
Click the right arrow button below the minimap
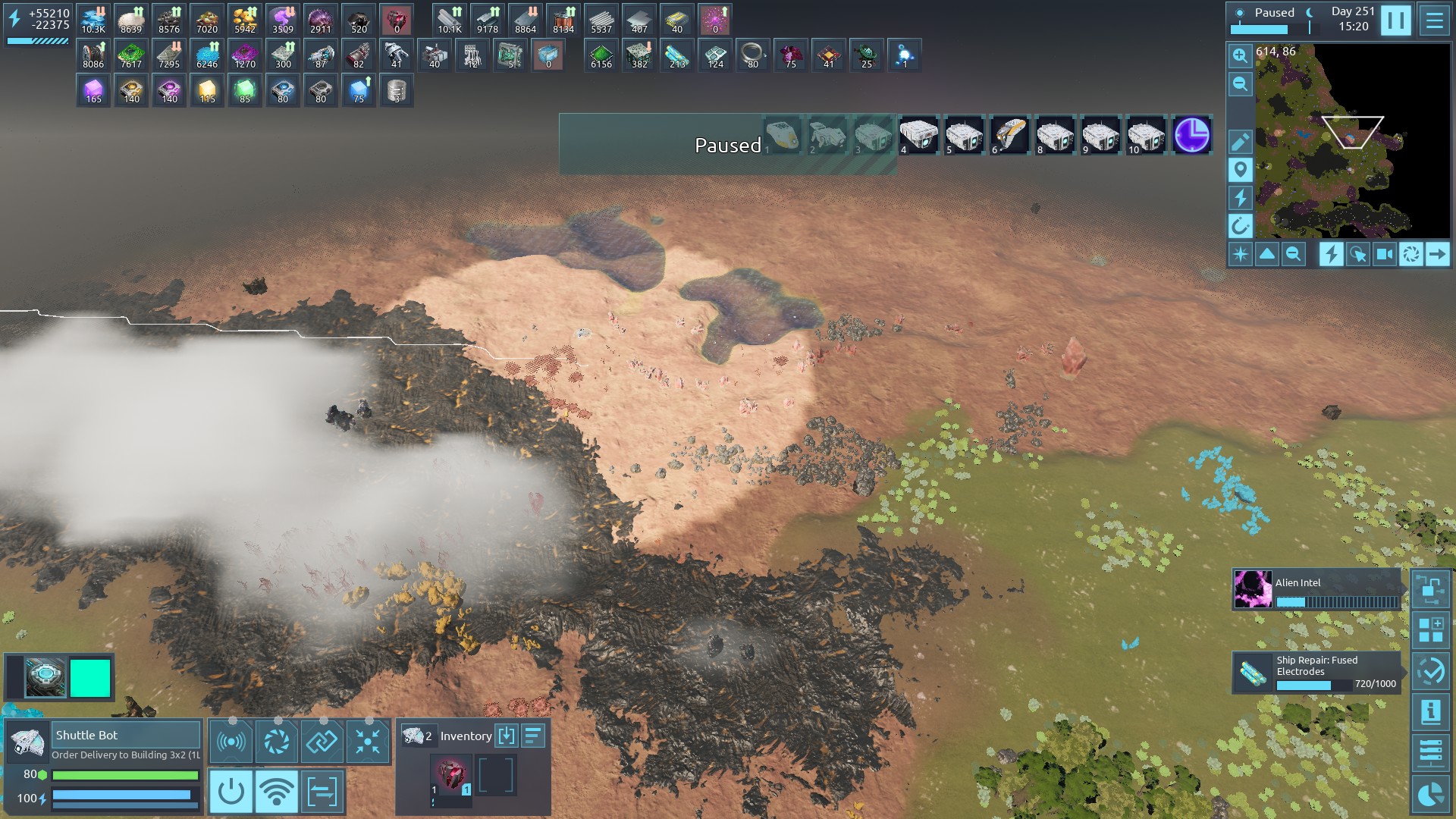1437,254
